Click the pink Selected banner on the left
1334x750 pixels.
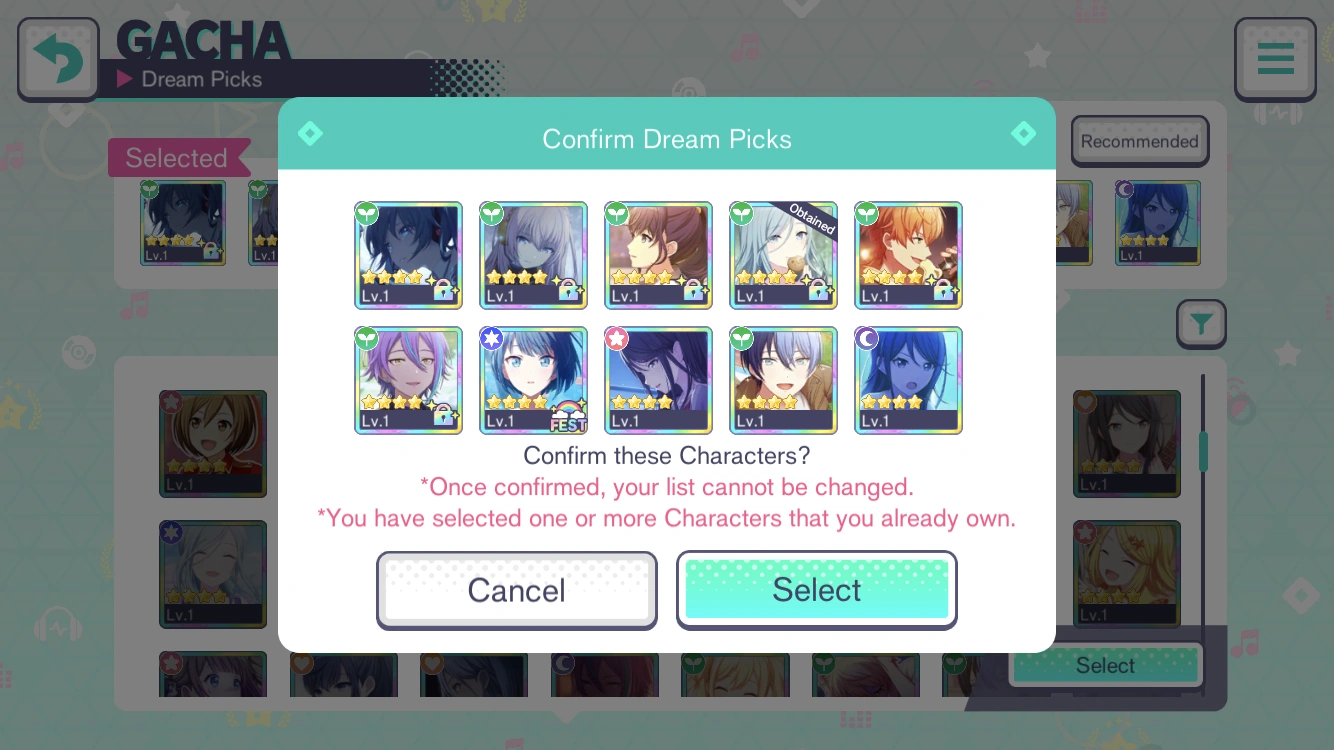[177, 157]
